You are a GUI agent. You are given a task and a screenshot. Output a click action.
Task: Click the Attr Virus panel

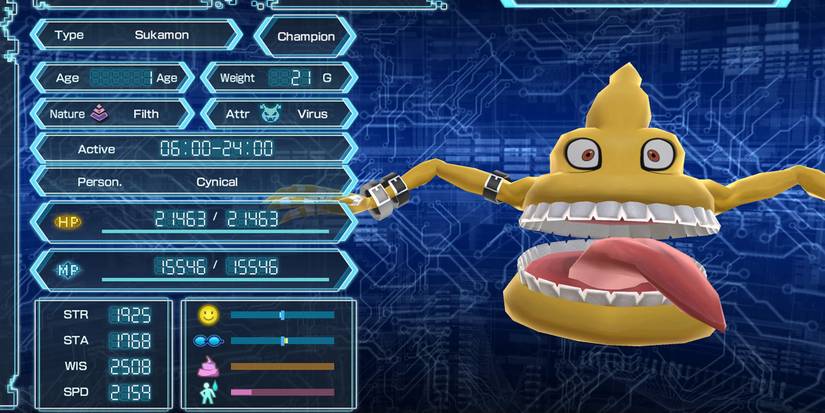coord(279,114)
